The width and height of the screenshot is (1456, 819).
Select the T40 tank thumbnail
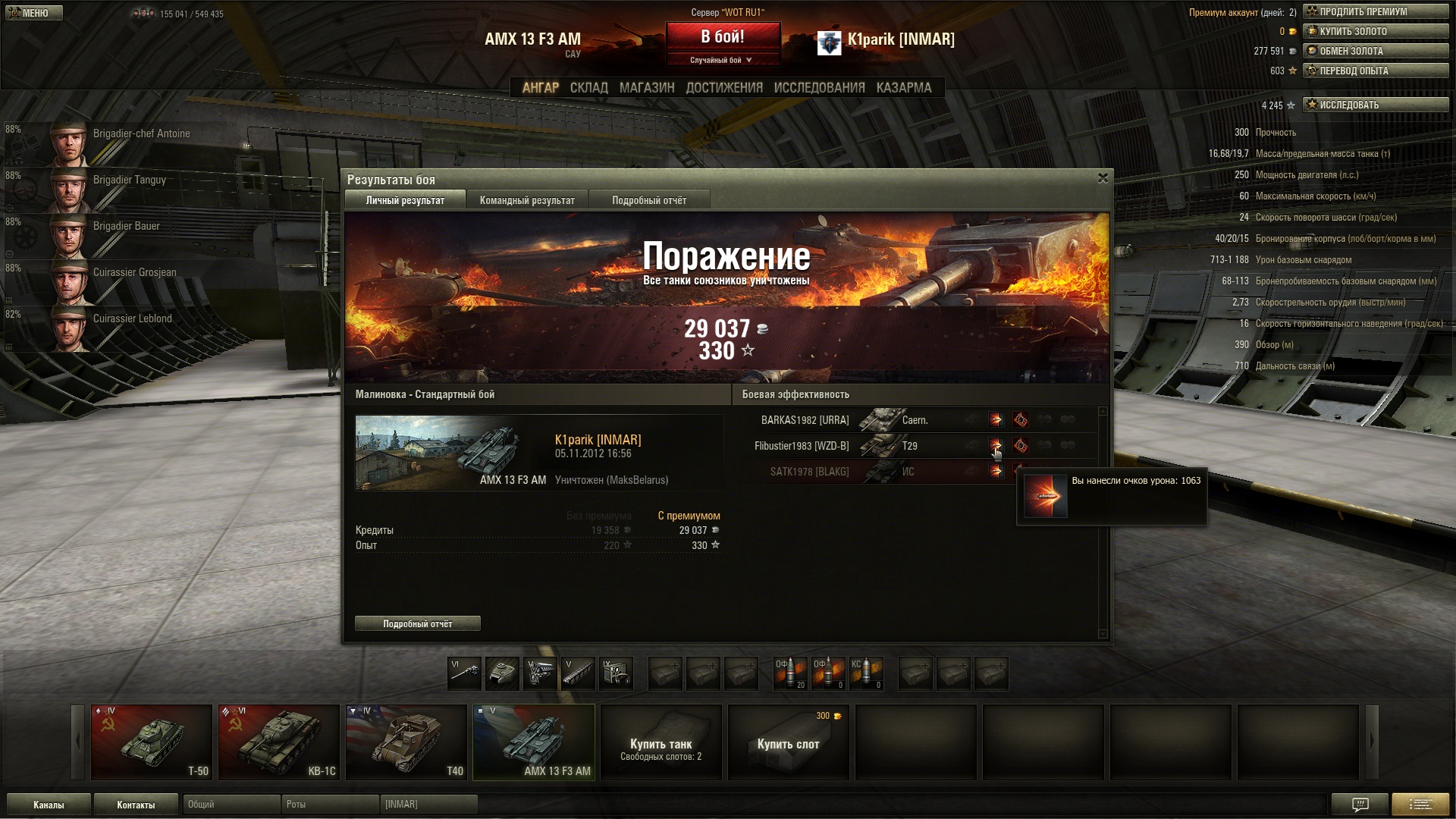(406, 742)
